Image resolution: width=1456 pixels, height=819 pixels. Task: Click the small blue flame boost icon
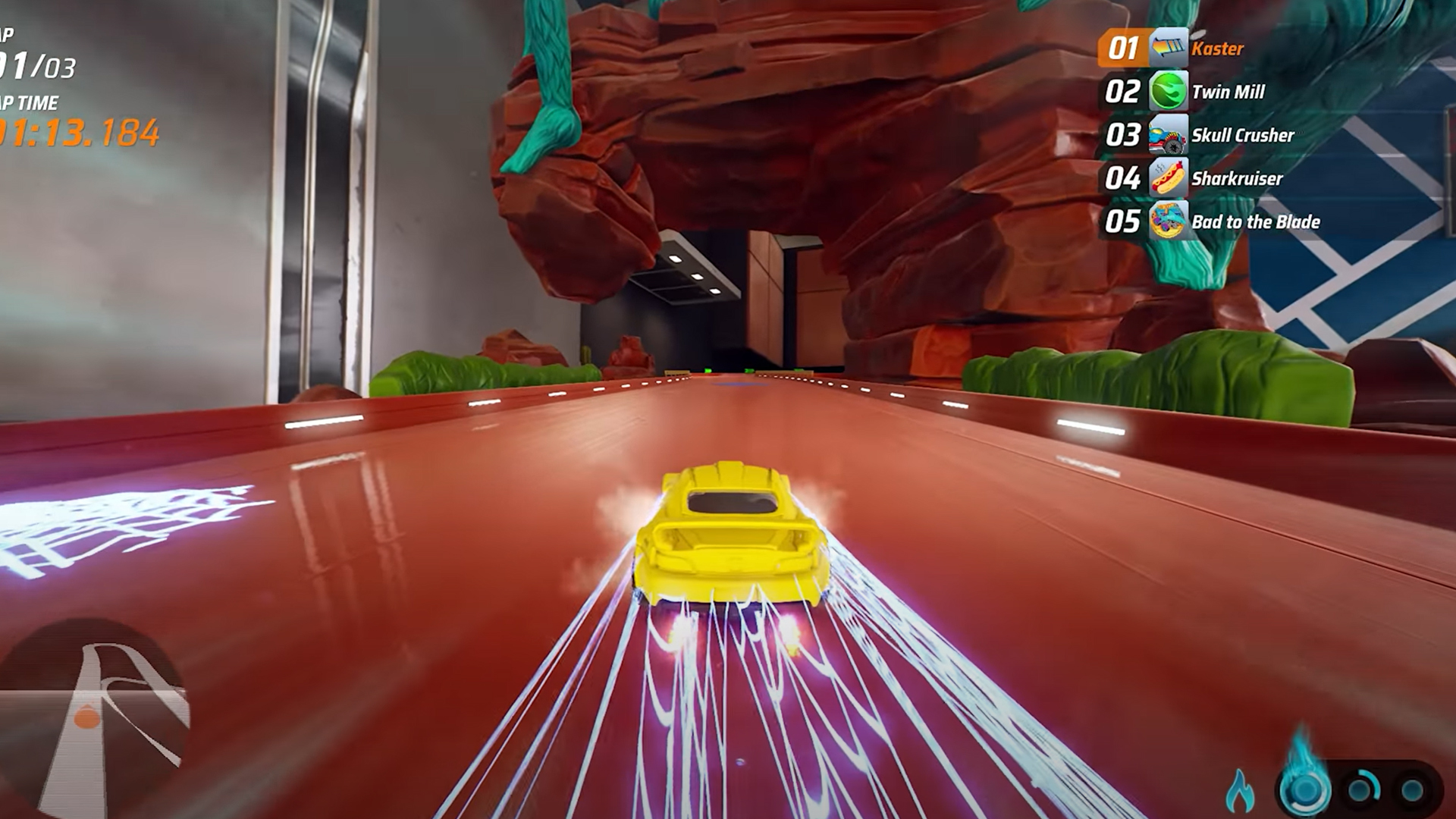click(1241, 790)
